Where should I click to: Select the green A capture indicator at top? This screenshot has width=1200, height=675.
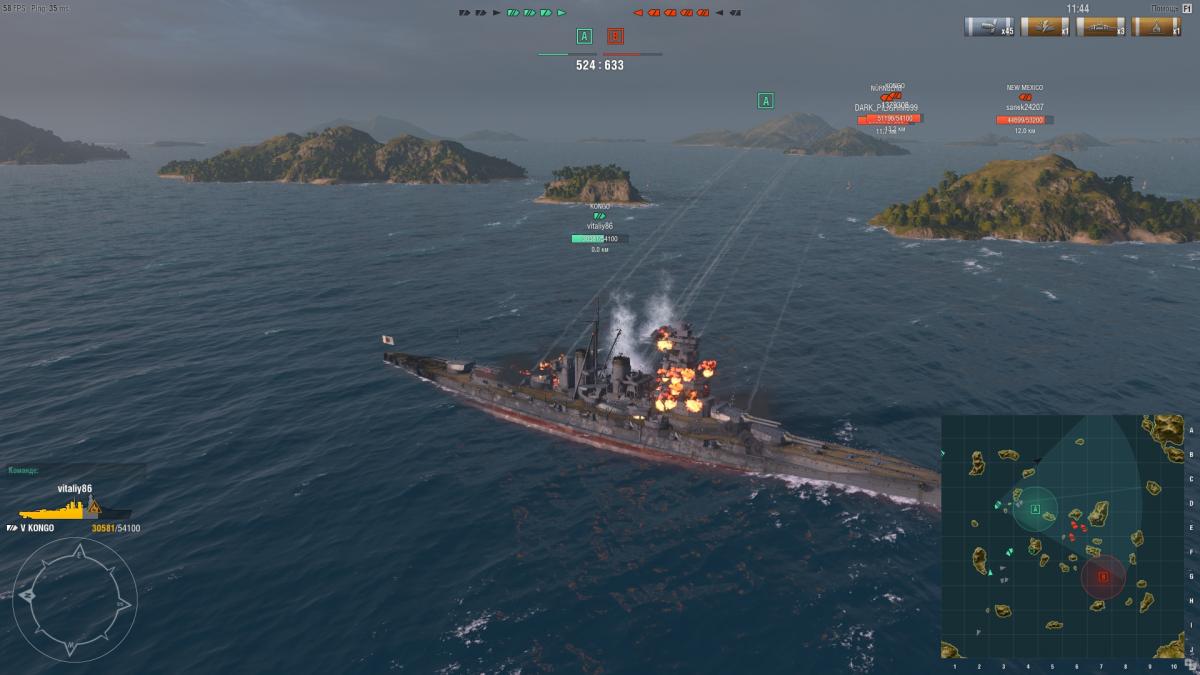(x=584, y=37)
